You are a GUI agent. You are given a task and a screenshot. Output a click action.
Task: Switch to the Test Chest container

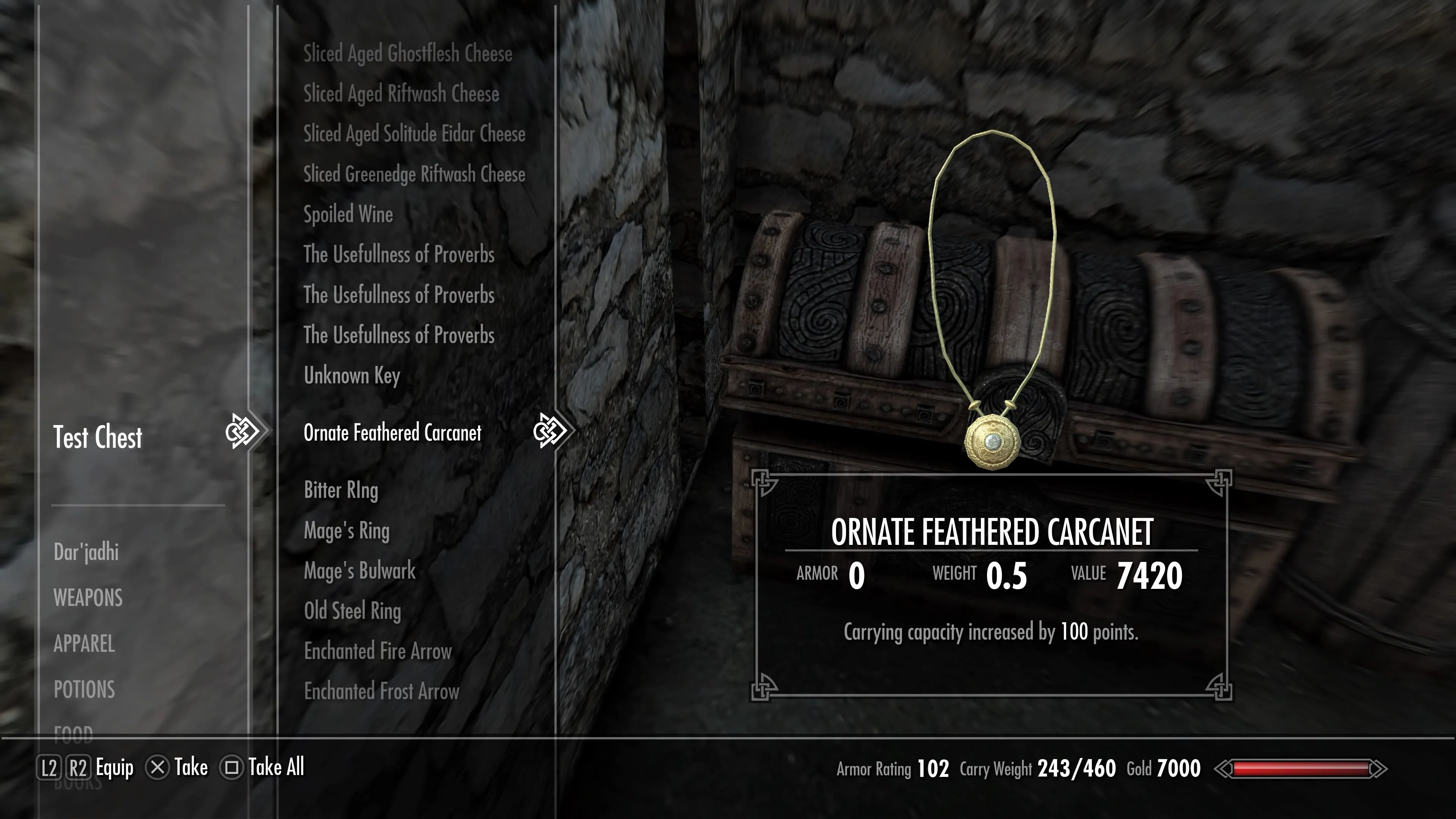click(98, 438)
